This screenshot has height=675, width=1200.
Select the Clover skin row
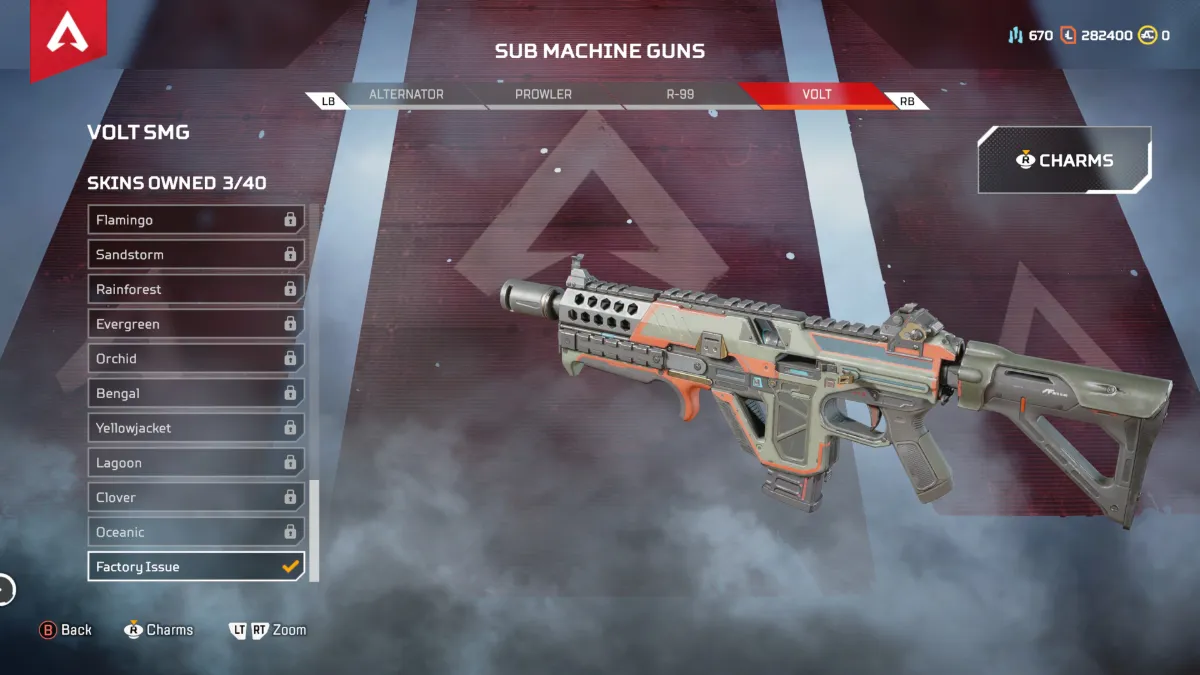pyautogui.click(x=196, y=497)
